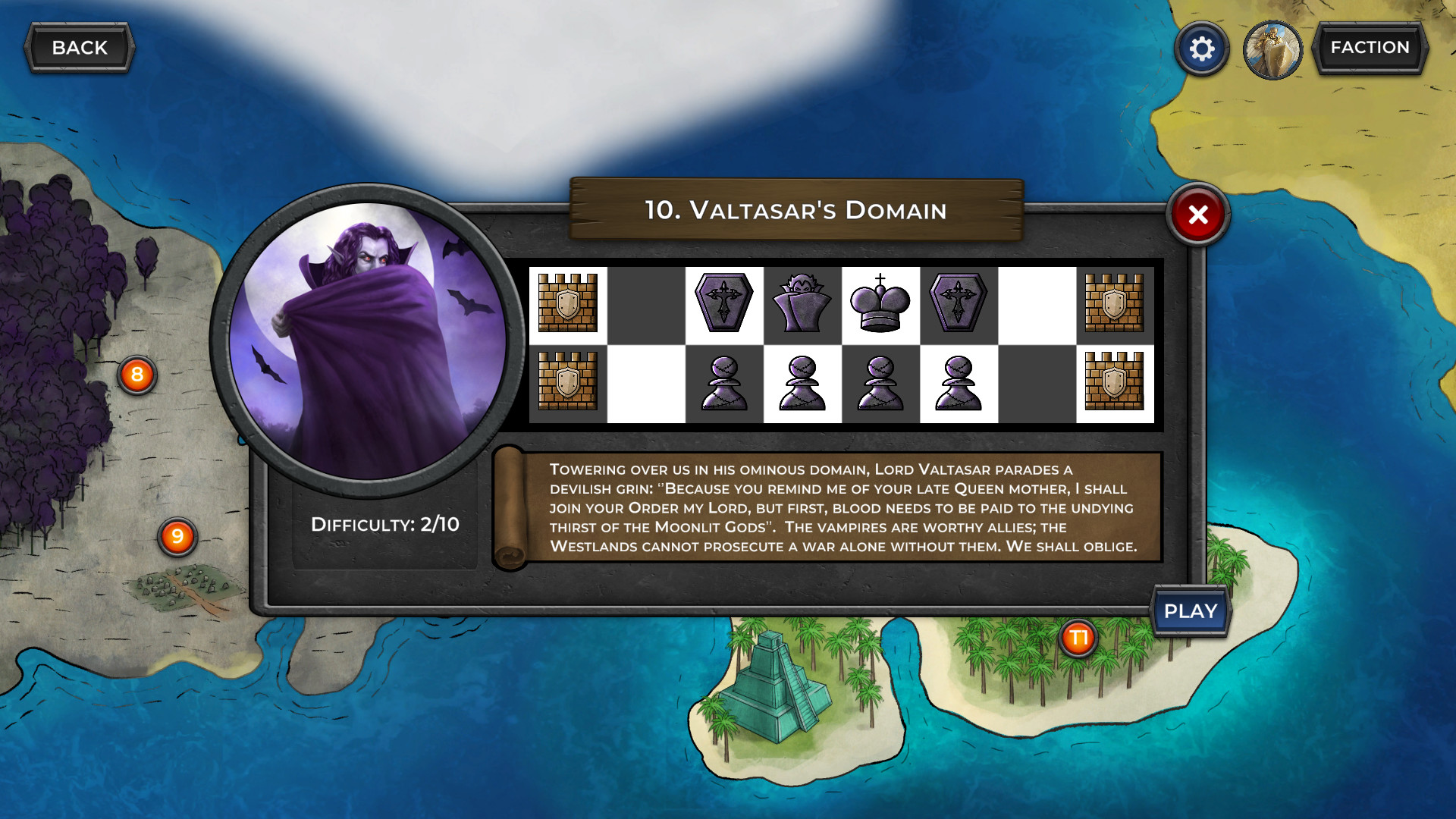Click the Valtasar's Domain title banner
1456x819 pixels.
click(795, 211)
